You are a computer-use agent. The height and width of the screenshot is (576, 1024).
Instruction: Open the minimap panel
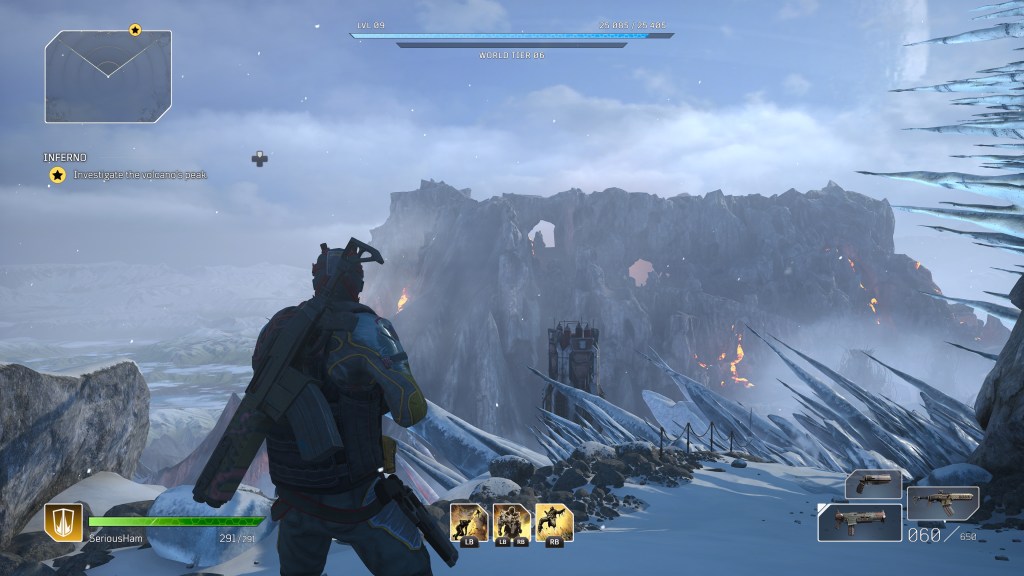(108, 76)
